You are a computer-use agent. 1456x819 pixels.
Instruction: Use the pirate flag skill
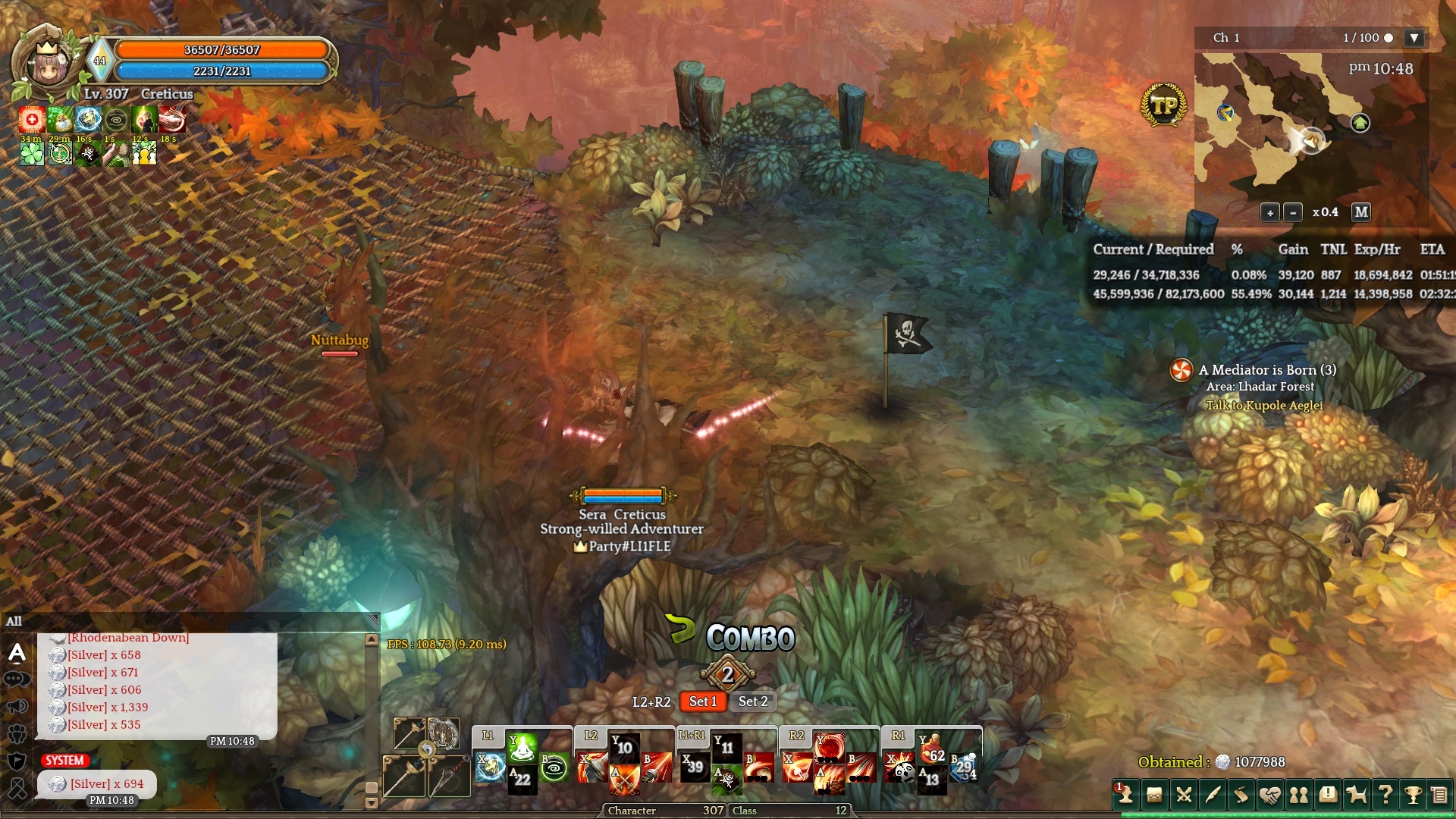tap(727, 779)
